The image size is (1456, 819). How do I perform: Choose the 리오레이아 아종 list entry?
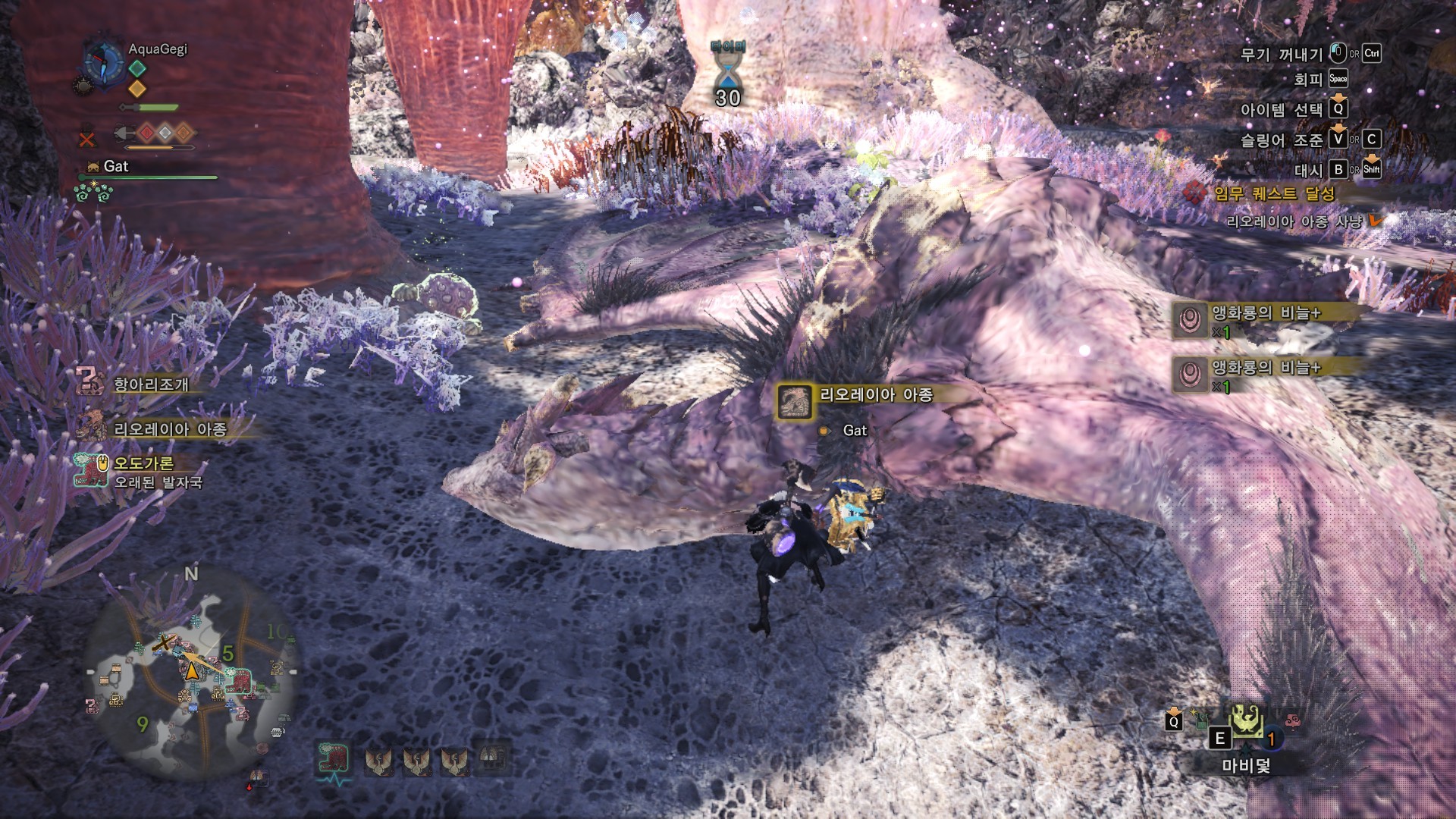pos(170,429)
